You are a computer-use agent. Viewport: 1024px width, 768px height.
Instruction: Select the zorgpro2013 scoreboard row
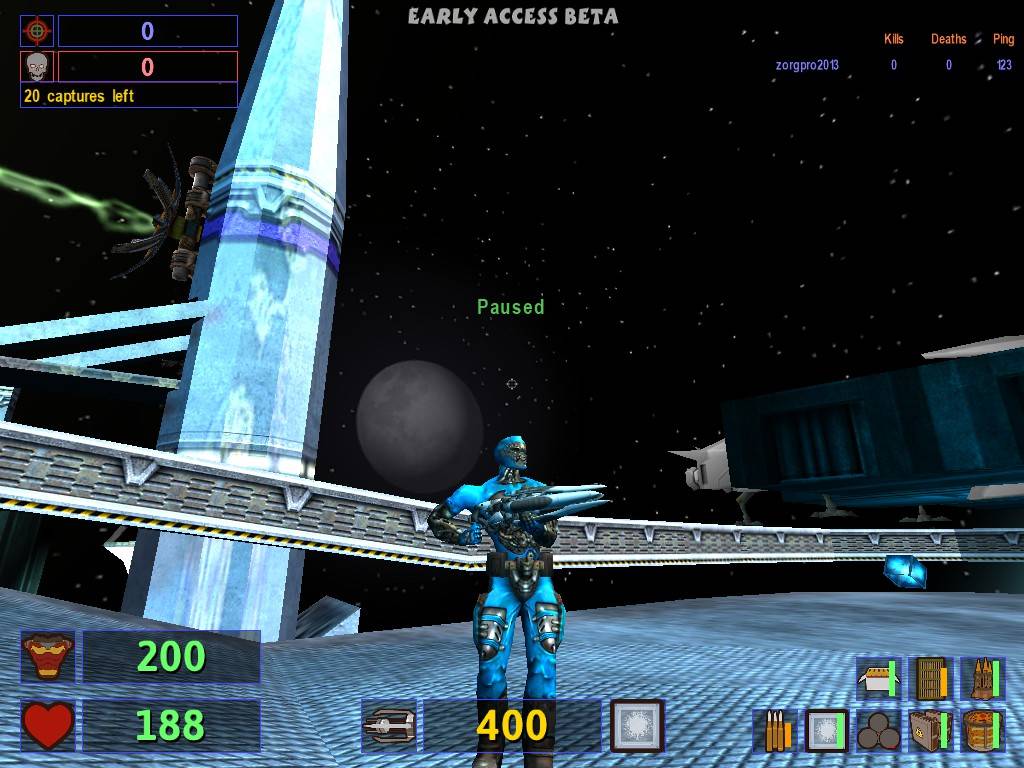tap(893, 65)
